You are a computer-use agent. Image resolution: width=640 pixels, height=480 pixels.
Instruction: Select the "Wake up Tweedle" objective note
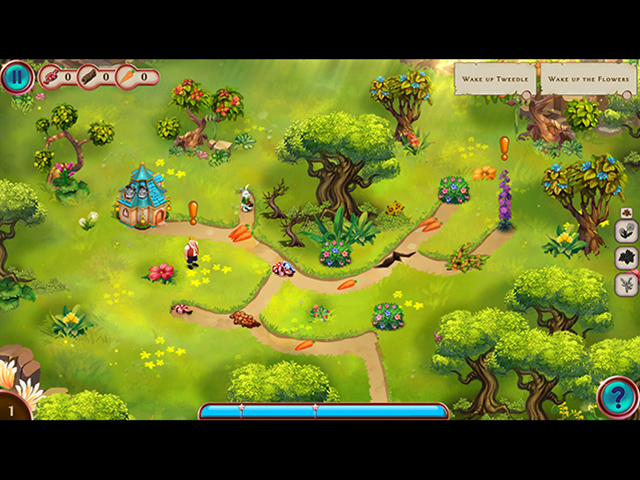tap(494, 79)
